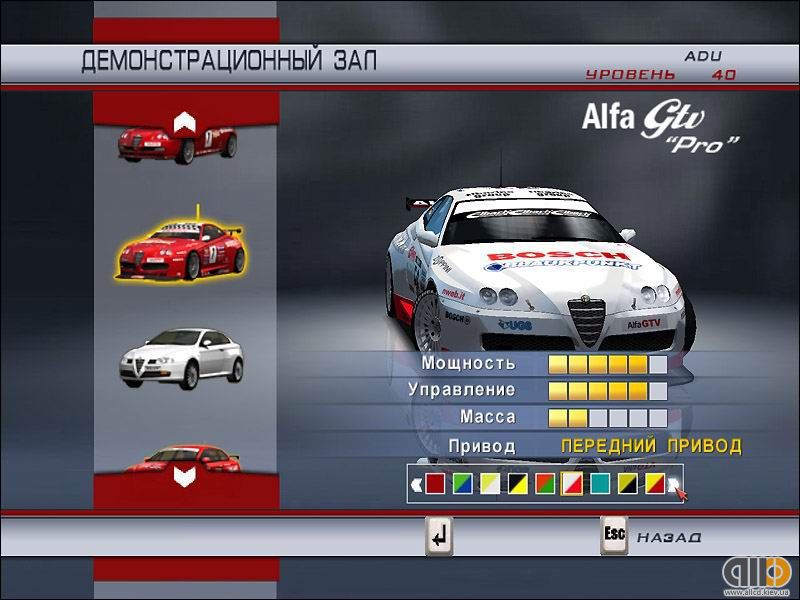Go back using the НАЗАД button
Screen dimensions: 800x600
coord(655,537)
